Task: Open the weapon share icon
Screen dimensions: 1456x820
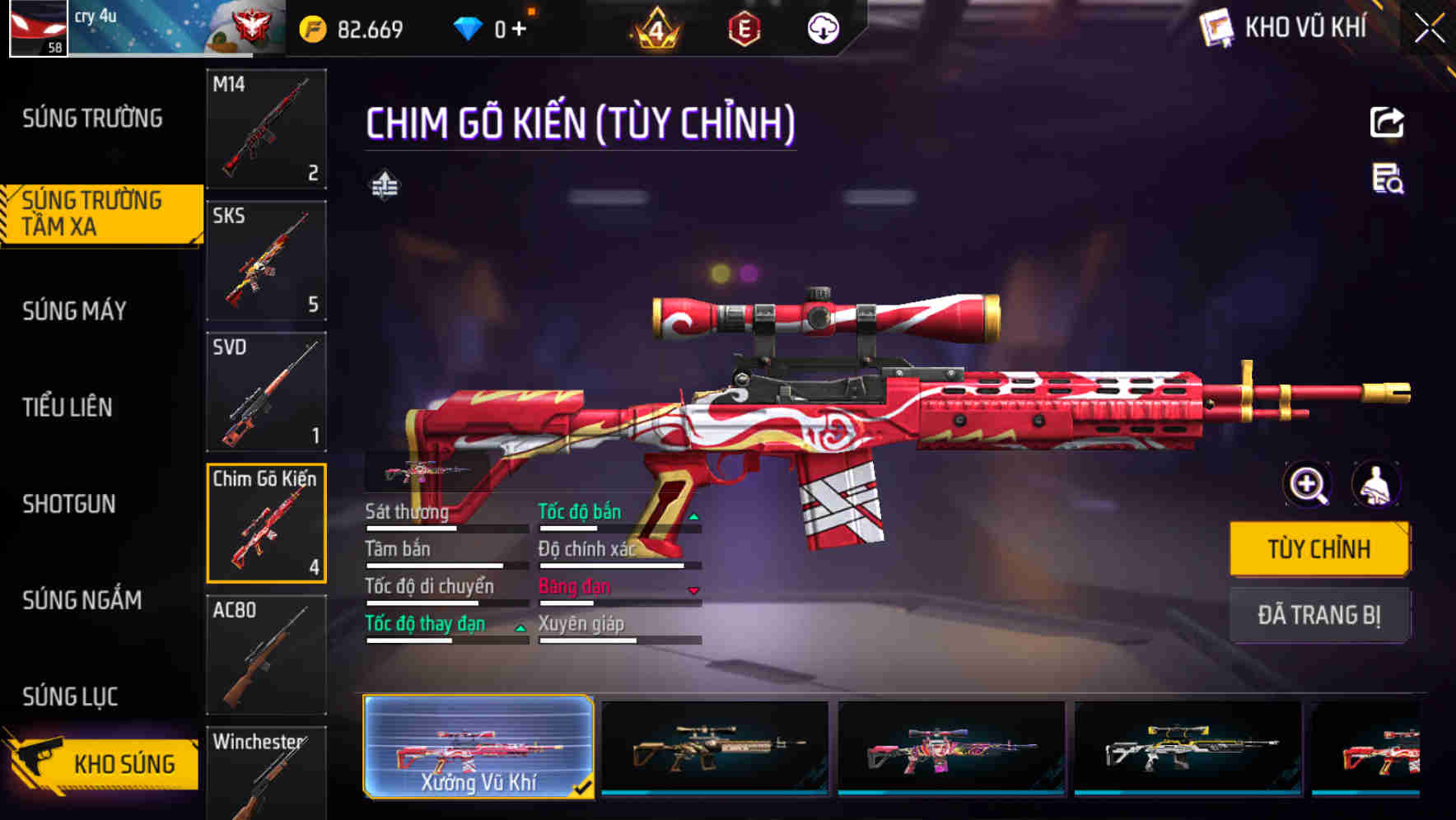Action: [1388, 122]
